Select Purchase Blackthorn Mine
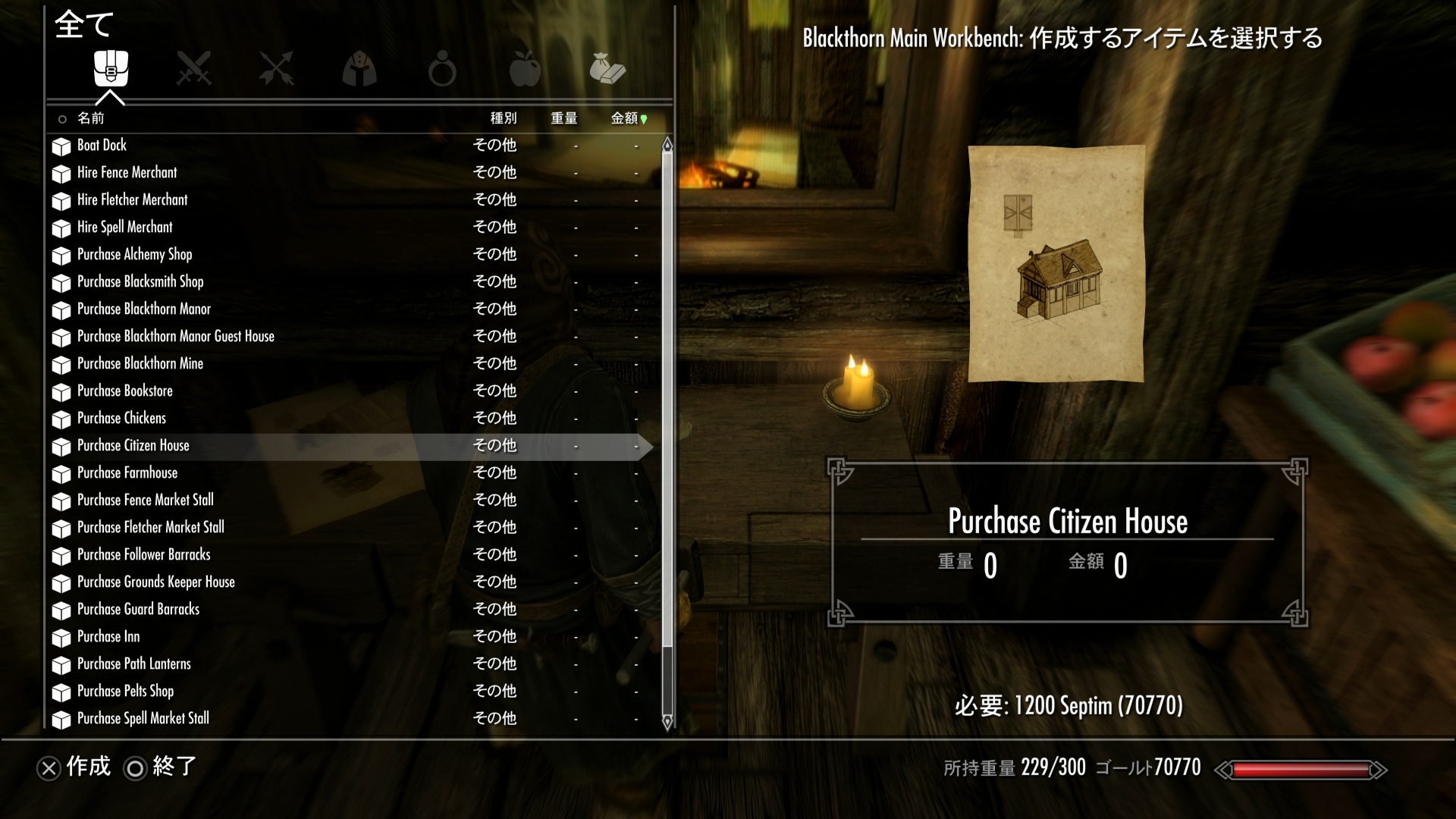1456x819 pixels. (140, 364)
